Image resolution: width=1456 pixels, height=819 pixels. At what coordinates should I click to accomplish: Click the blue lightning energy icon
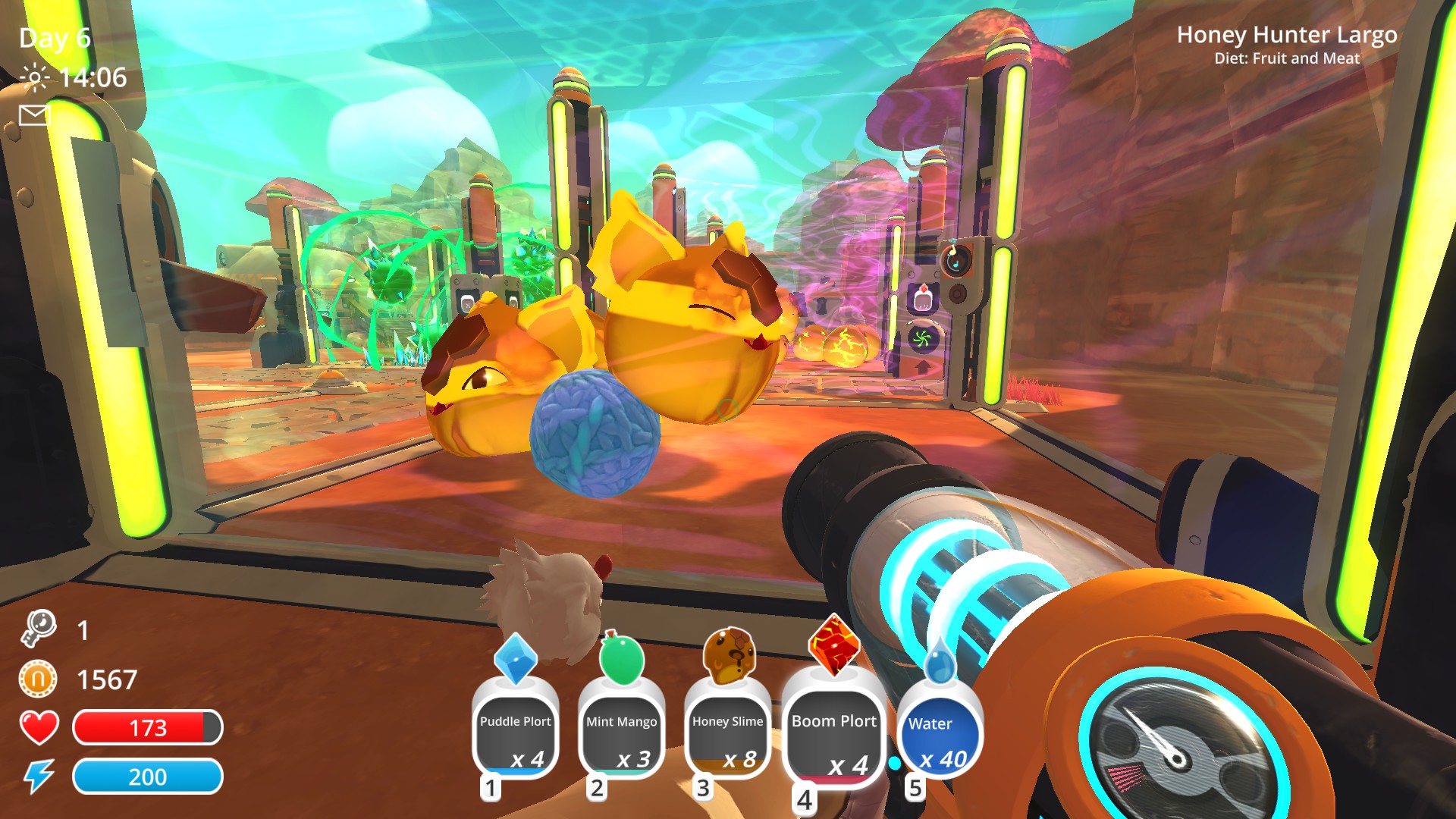[x=38, y=776]
